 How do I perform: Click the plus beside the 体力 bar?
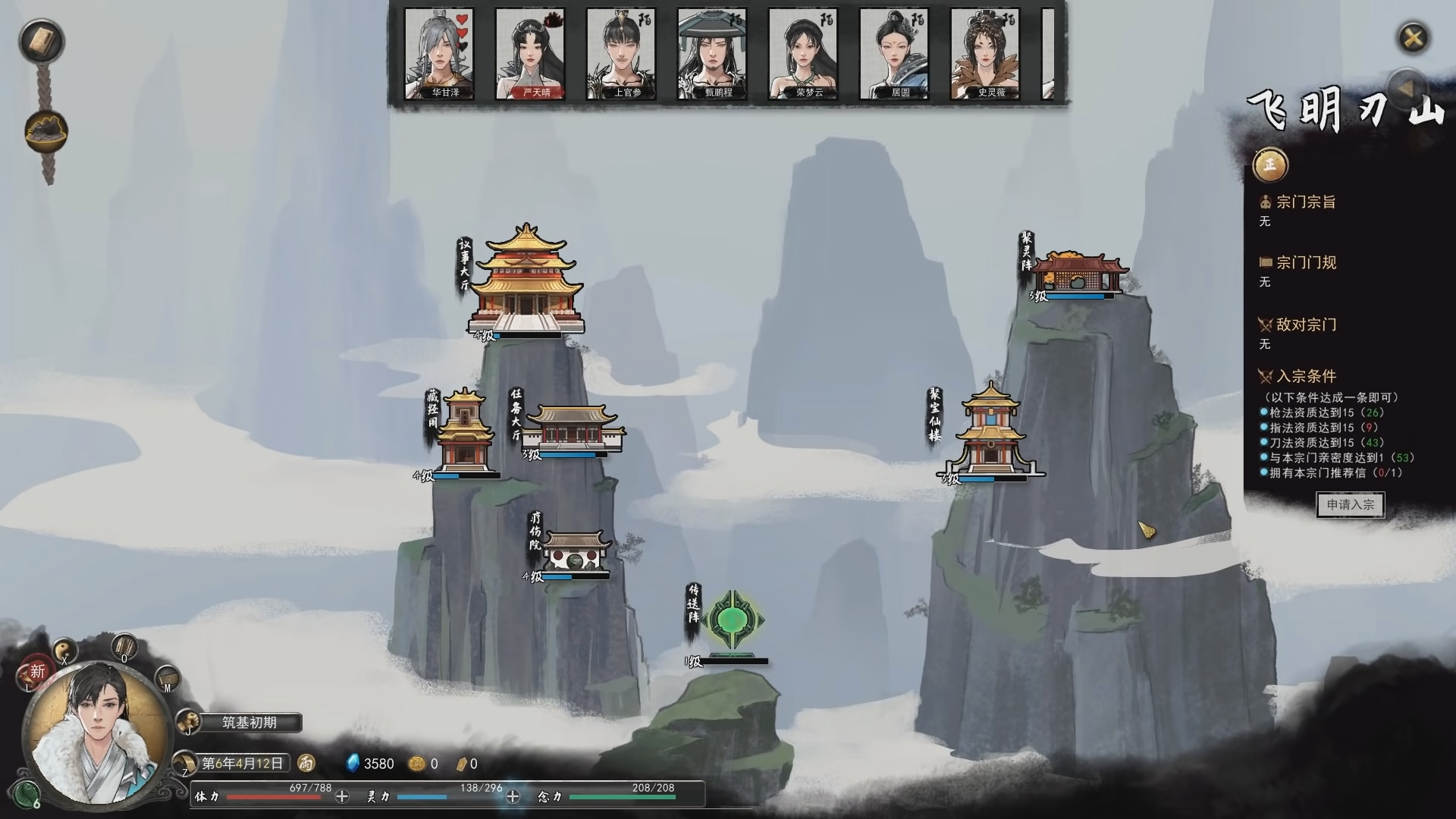pyautogui.click(x=342, y=796)
